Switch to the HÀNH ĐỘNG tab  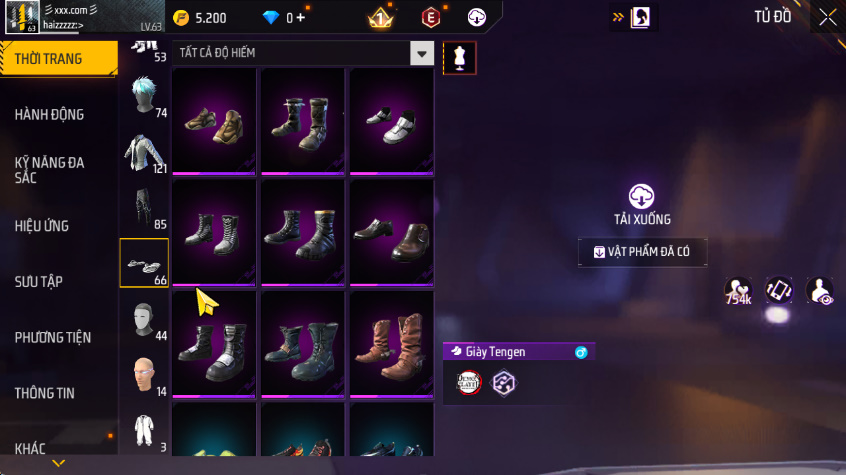click(x=50, y=114)
